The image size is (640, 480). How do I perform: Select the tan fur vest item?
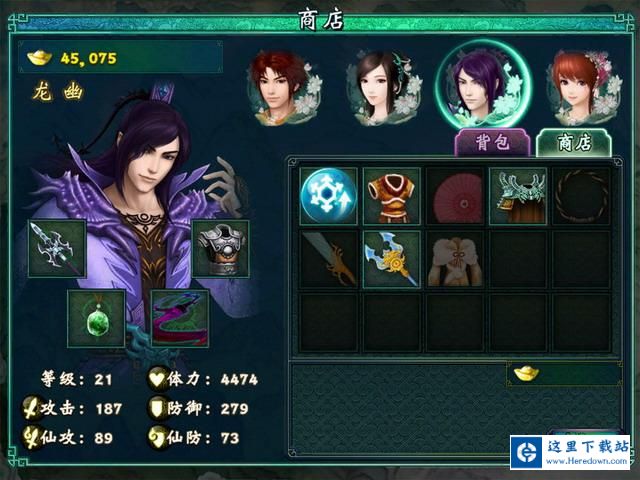click(x=454, y=259)
